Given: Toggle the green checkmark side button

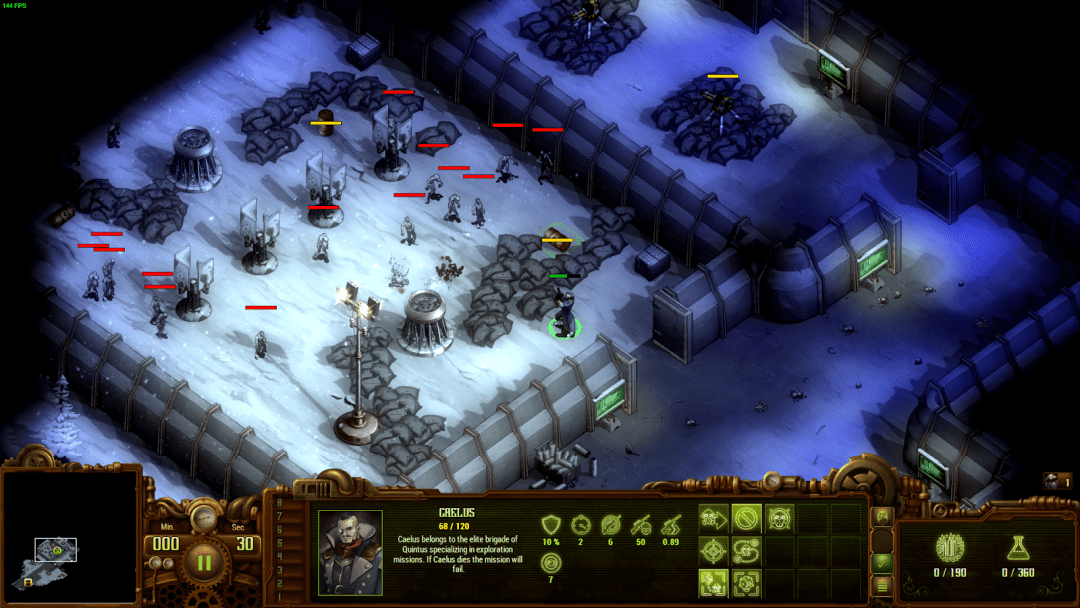Looking at the screenshot, I should tap(882, 564).
